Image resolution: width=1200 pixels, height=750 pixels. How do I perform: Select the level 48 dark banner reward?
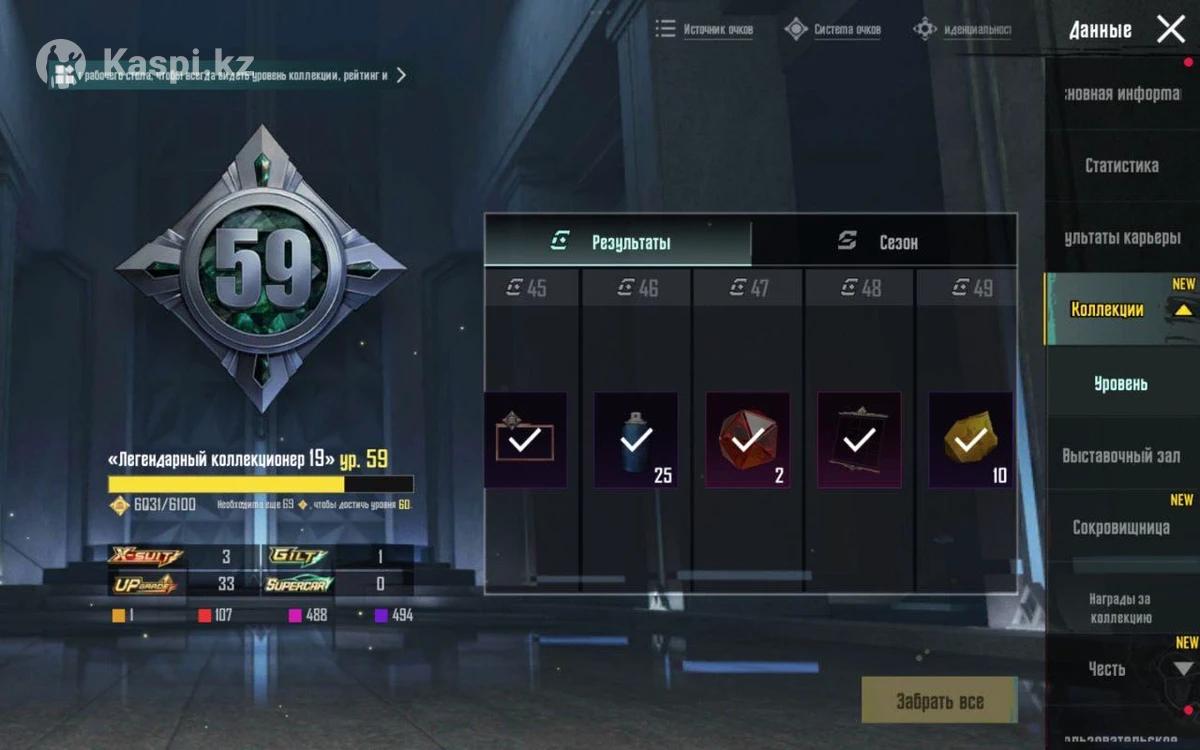(859, 440)
